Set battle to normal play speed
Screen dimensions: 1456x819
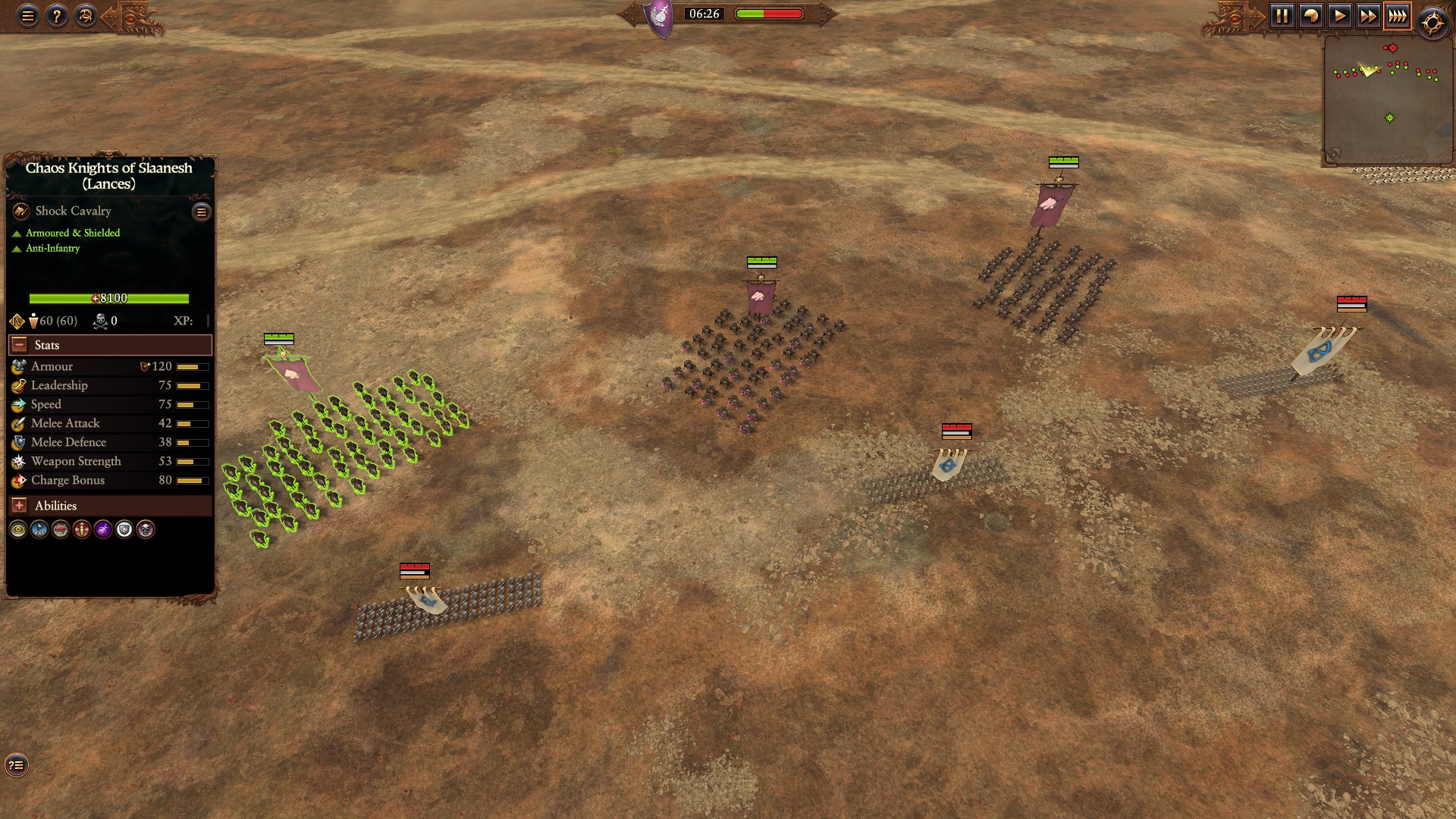tap(1339, 16)
